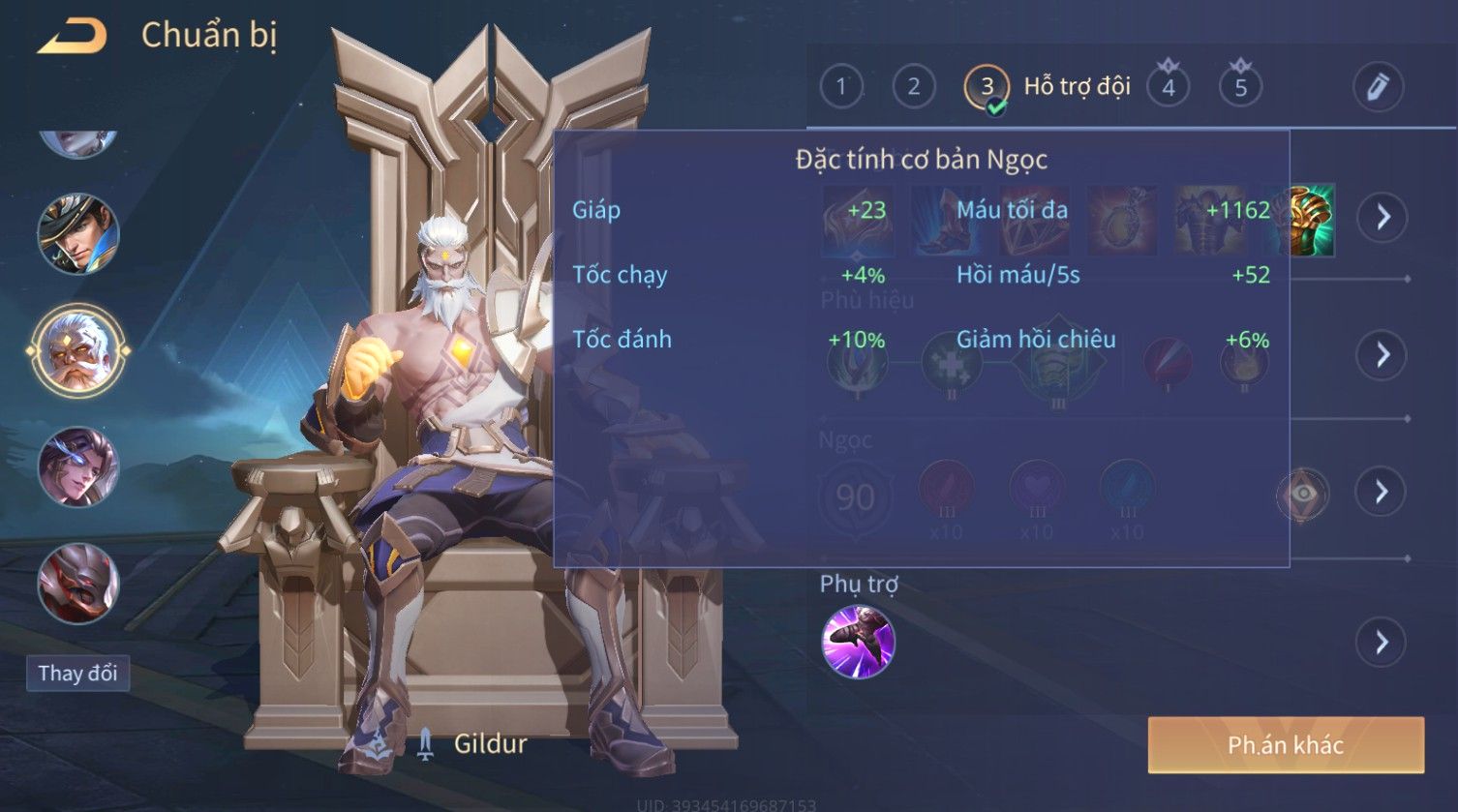The image size is (1458, 812).
Task: Open Phụ trợ spell selection arrow
Action: click(1382, 643)
